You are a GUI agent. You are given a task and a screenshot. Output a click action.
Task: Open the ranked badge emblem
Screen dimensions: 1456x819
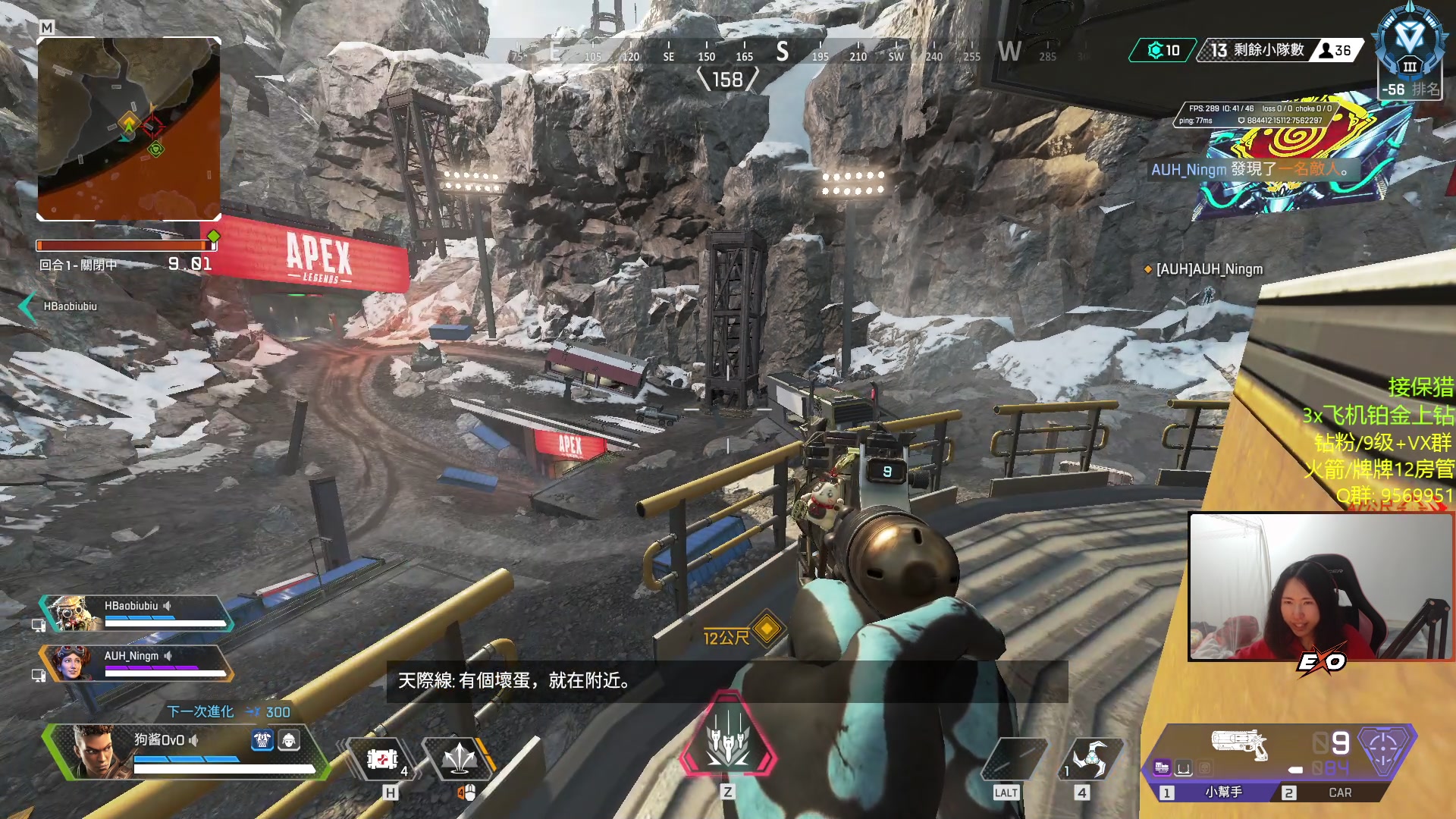tap(1409, 47)
